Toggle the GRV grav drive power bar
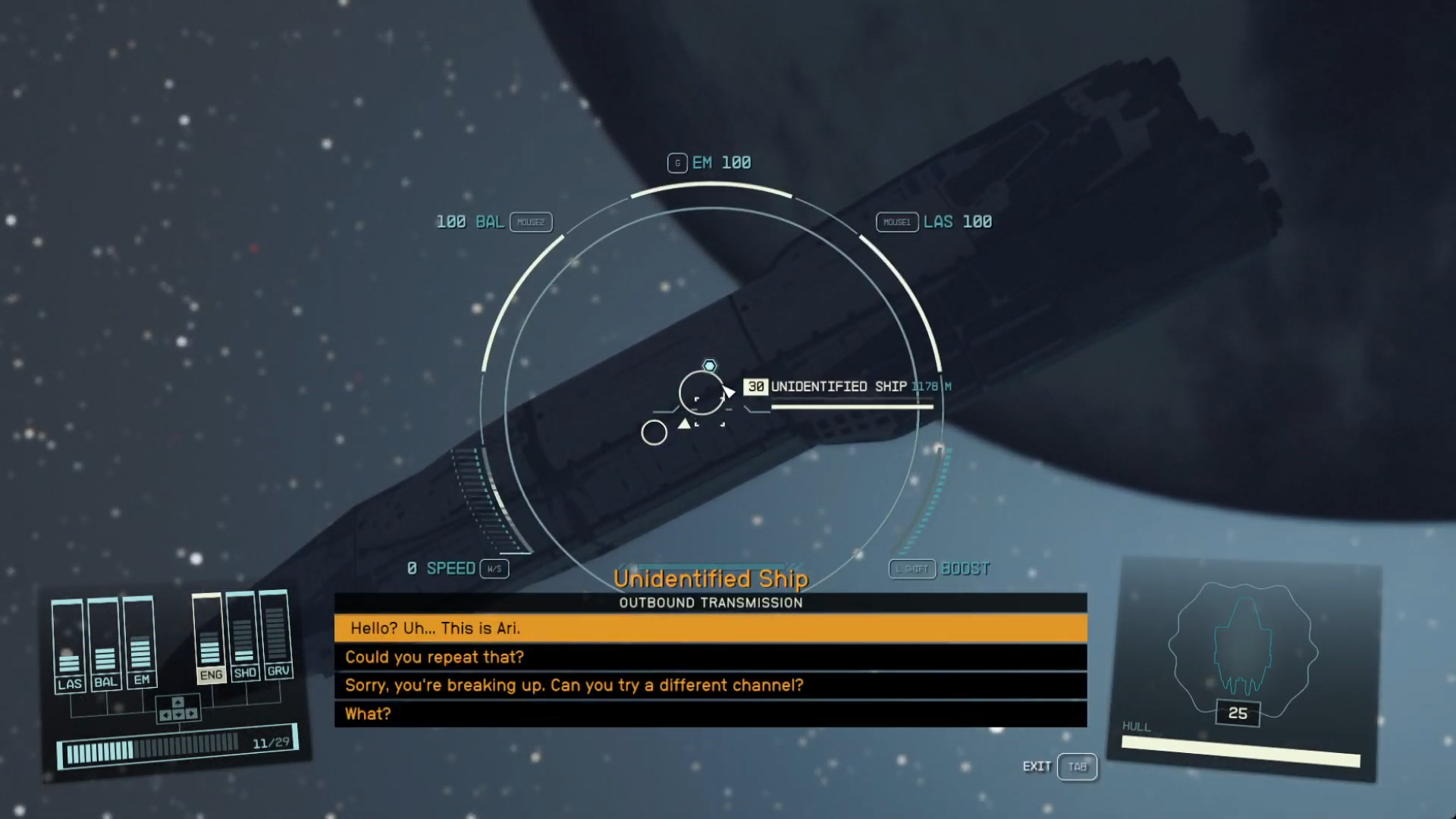The image size is (1456, 819). coord(278,637)
